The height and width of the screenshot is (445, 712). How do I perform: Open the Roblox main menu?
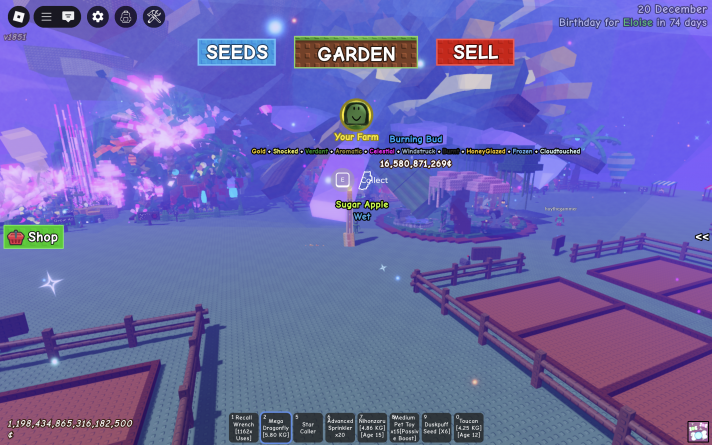pos(18,17)
